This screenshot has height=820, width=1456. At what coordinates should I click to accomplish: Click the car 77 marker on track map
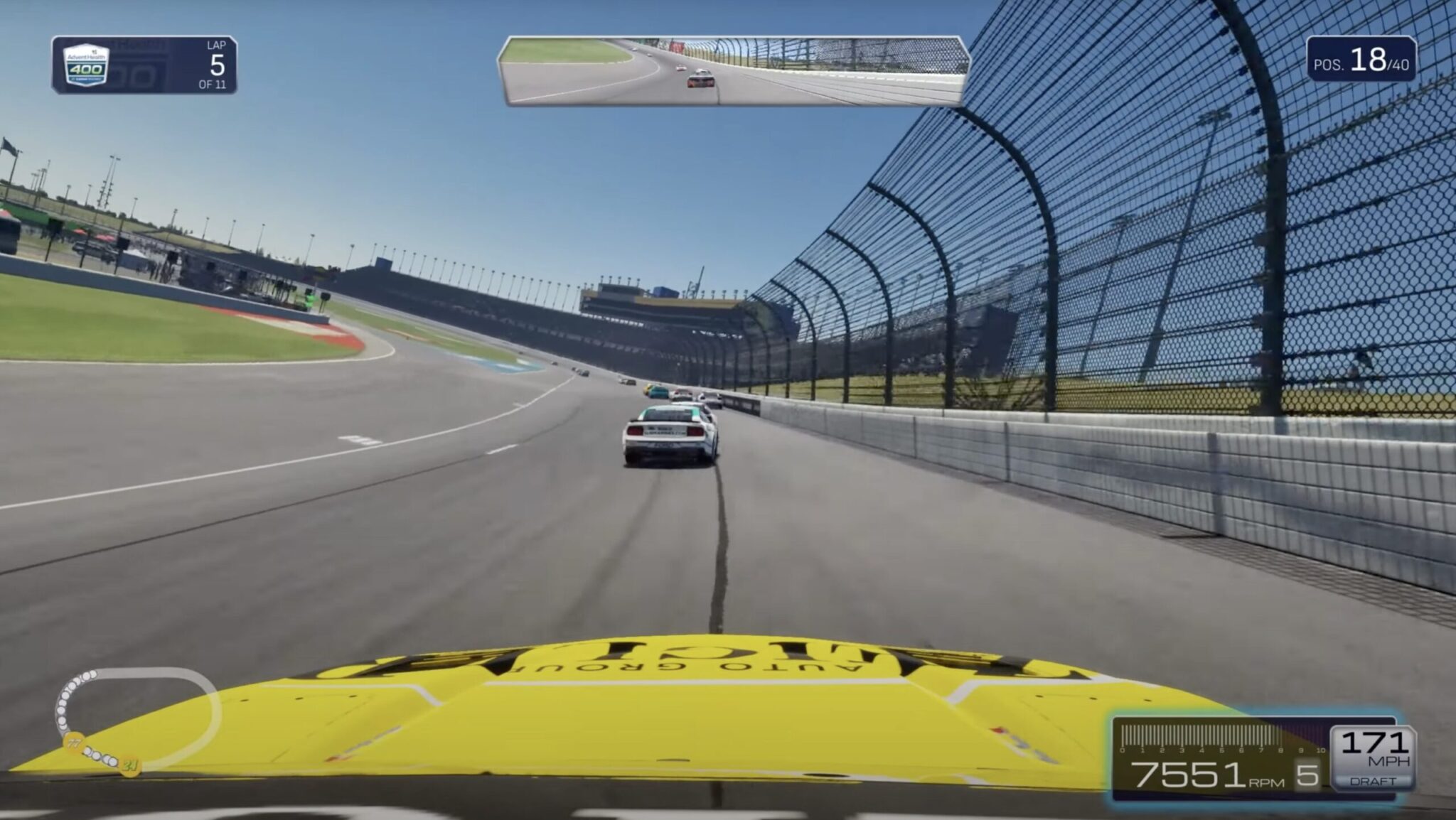pos(72,743)
